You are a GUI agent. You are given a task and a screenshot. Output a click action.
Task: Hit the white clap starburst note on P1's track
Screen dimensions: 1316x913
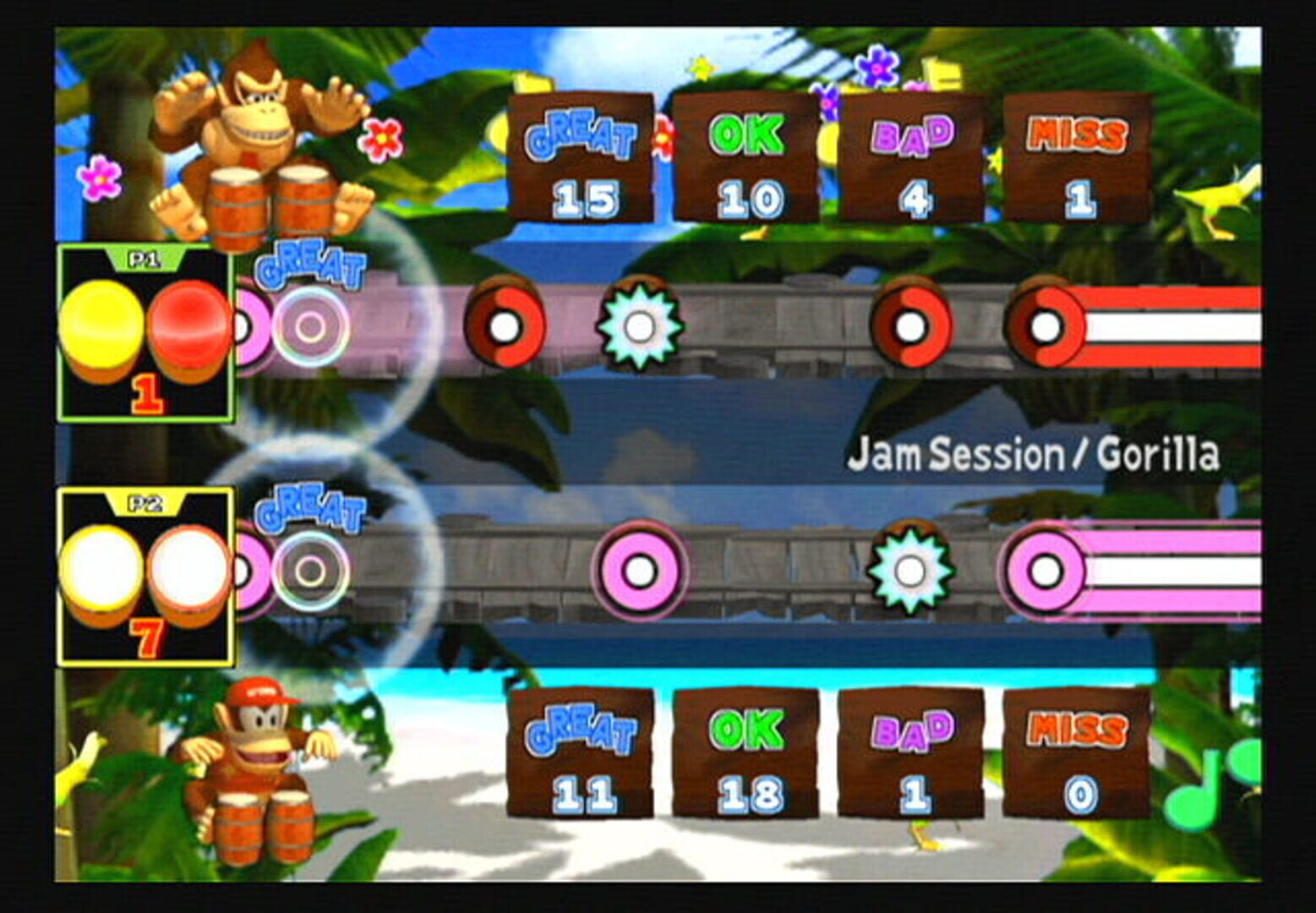click(639, 327)
